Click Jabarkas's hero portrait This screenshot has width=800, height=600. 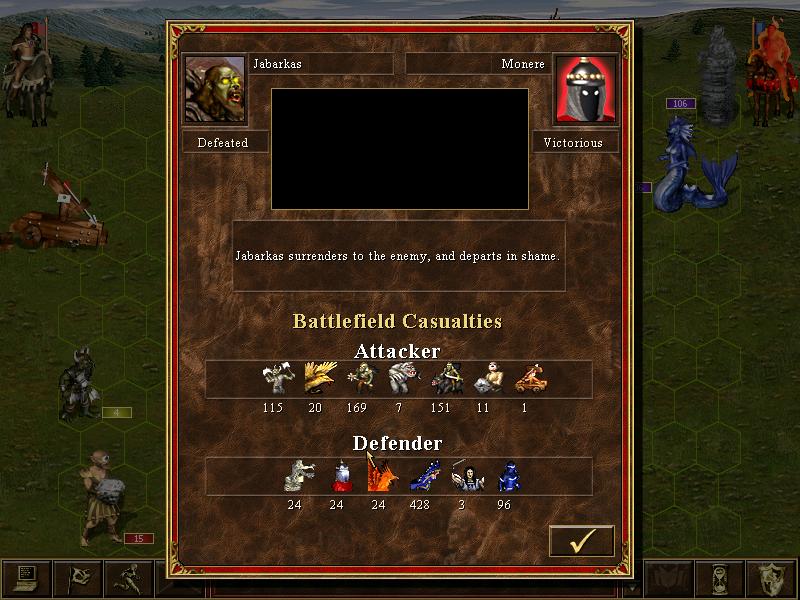coord(215,89)
